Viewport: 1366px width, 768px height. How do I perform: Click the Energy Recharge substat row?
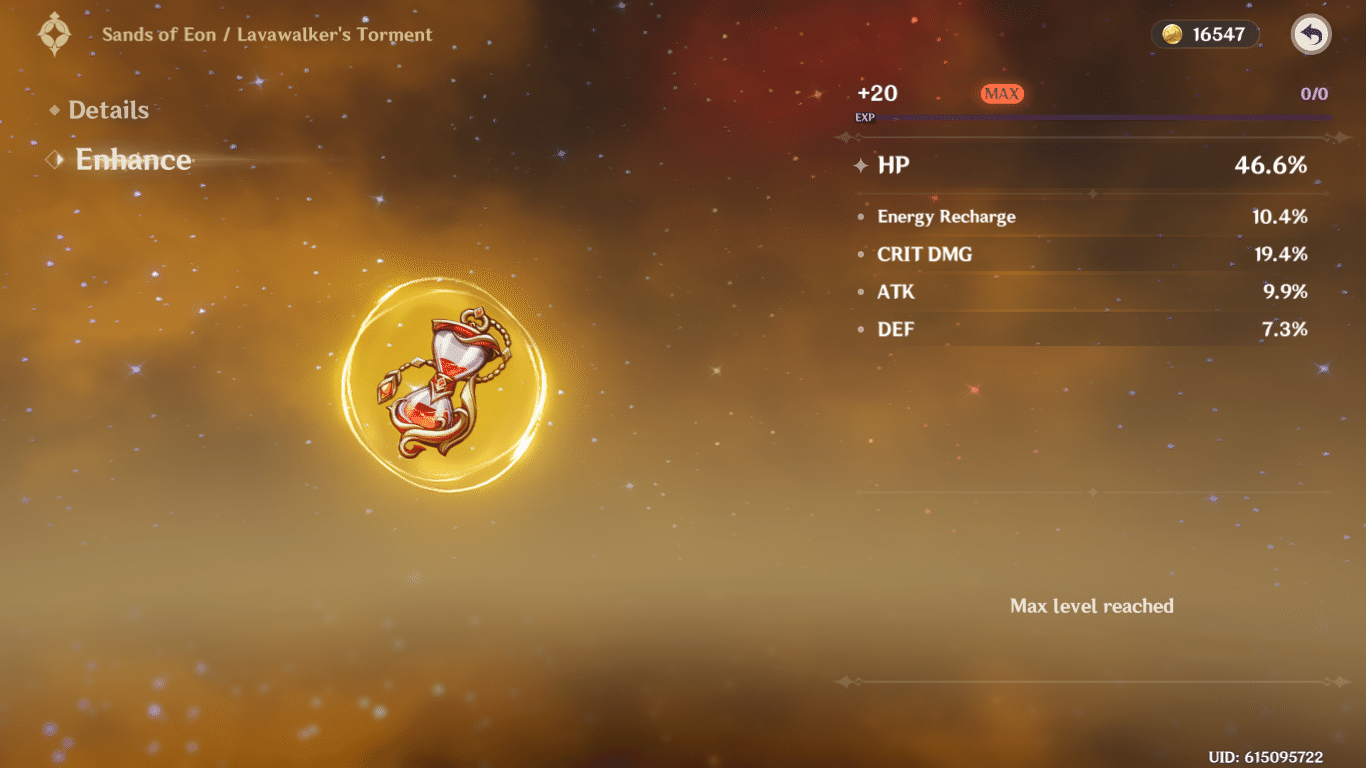(x=945, y=216)
